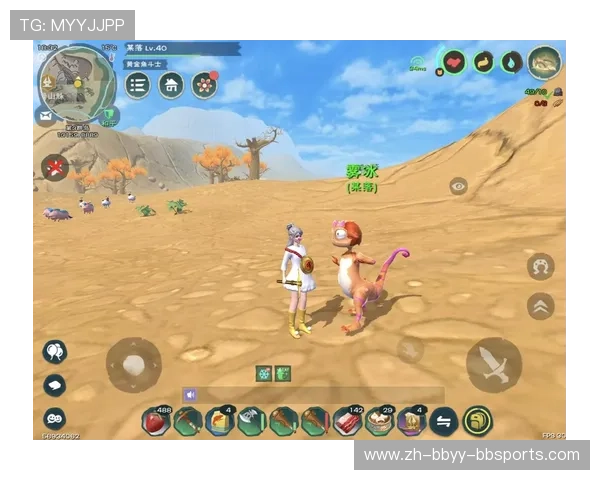Select the red apple hotbar slot
This screenshot has height=480, width=600.
pyautogui.click(x=156, y=421)
